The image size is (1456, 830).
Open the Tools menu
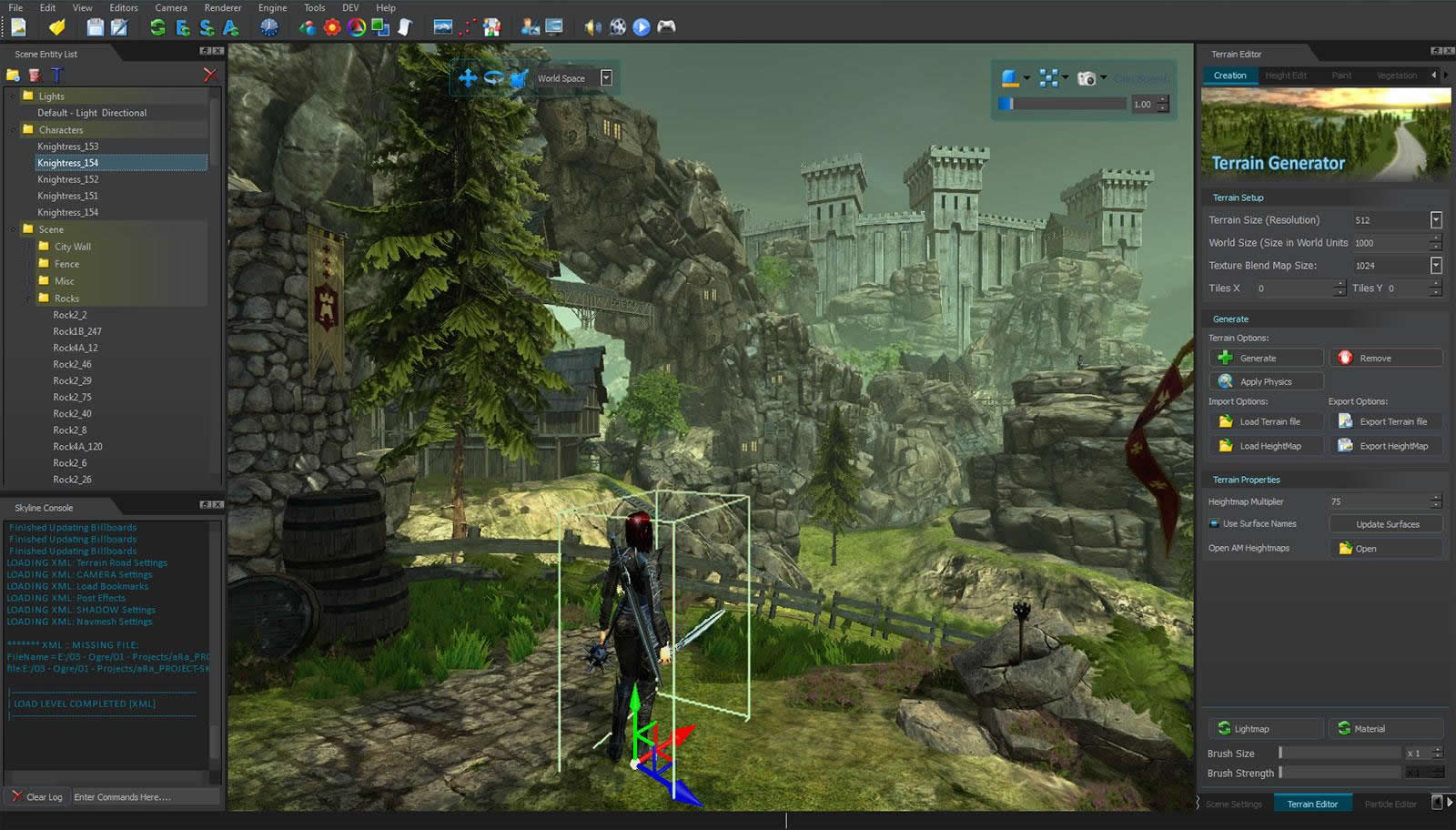tap(314, 7)
